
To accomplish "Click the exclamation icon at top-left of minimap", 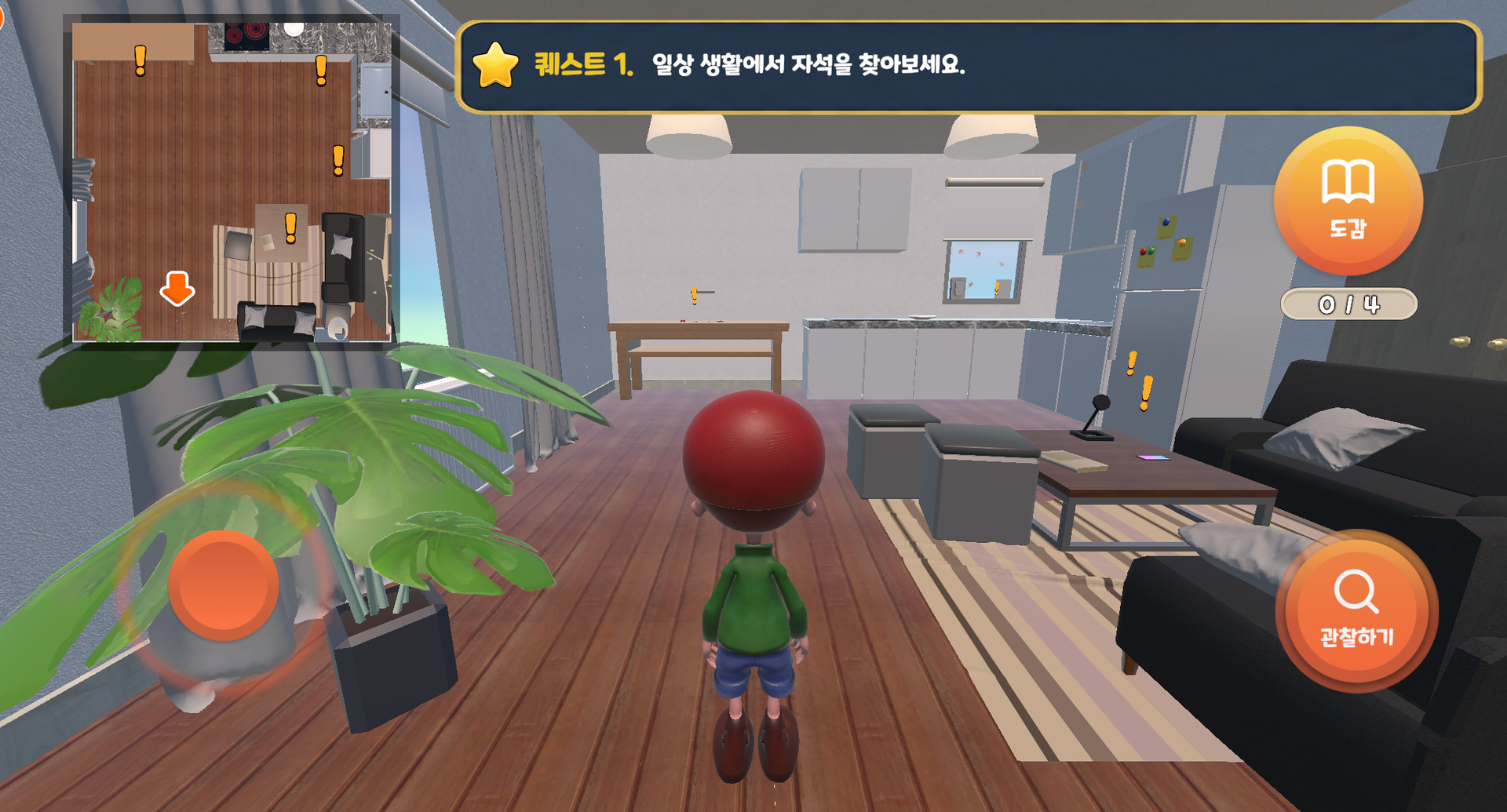I will point(140,60).
